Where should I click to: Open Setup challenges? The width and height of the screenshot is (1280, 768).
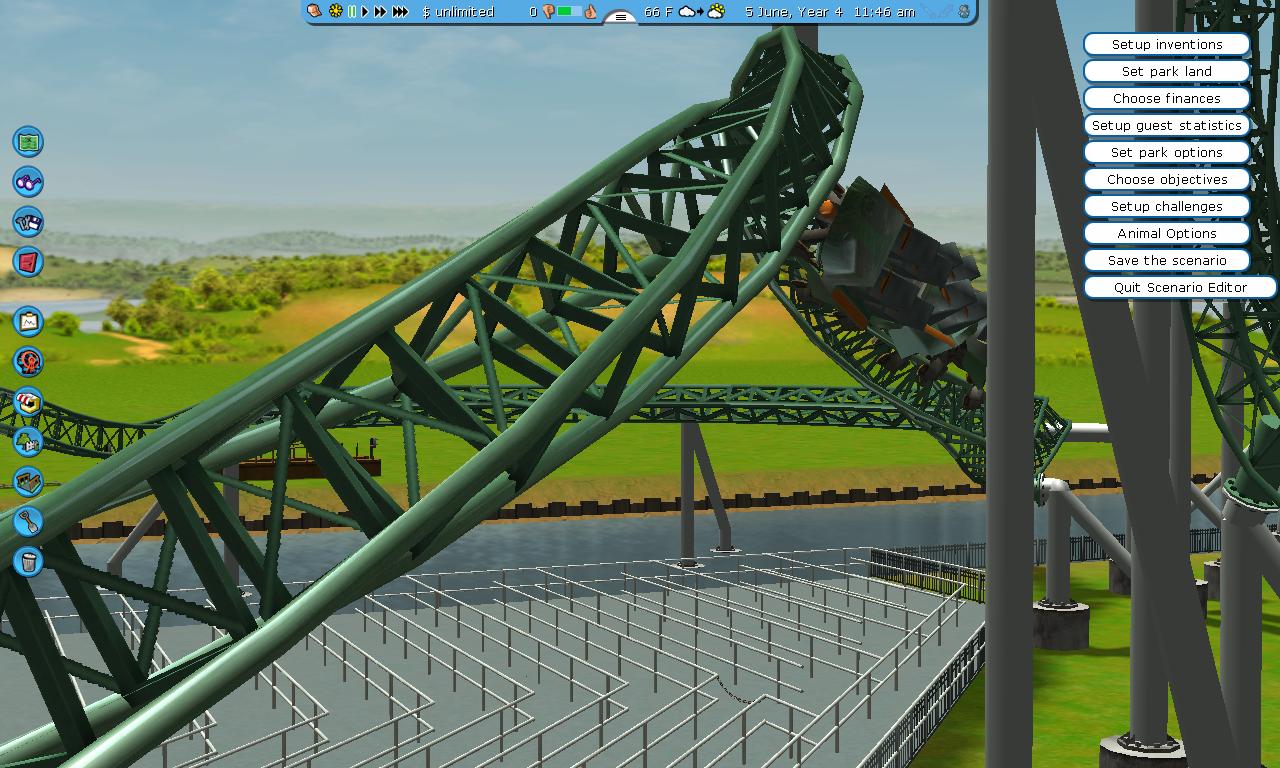tap(1166, 207)
